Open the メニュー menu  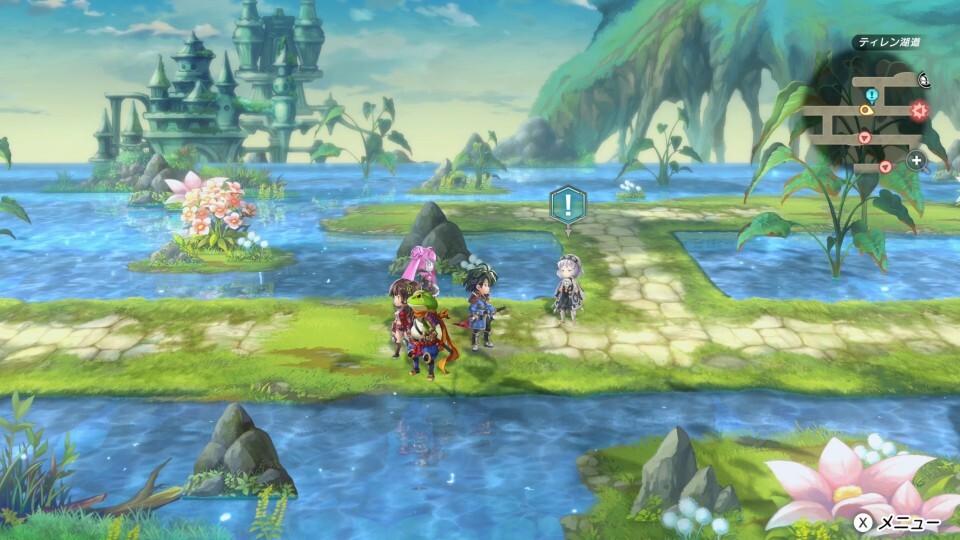coord(899,522)
